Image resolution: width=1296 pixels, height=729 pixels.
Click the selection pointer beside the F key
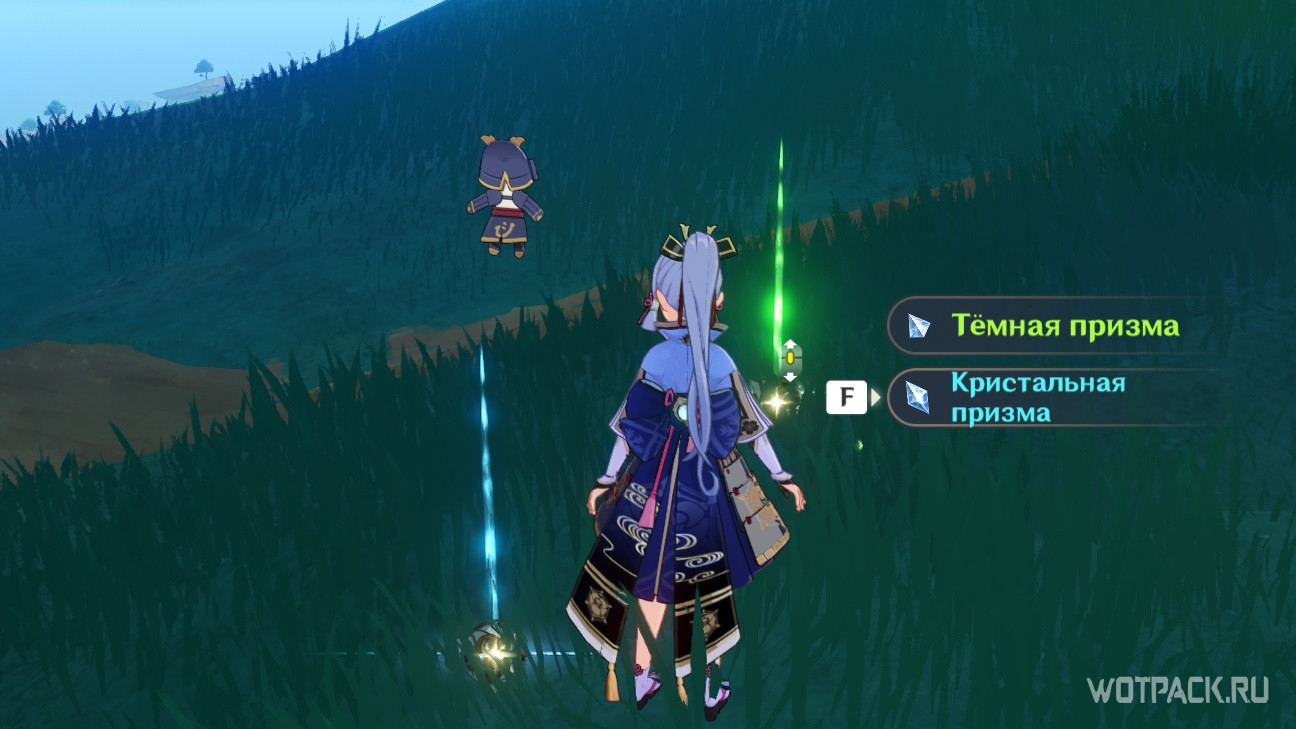click(876, 397)
